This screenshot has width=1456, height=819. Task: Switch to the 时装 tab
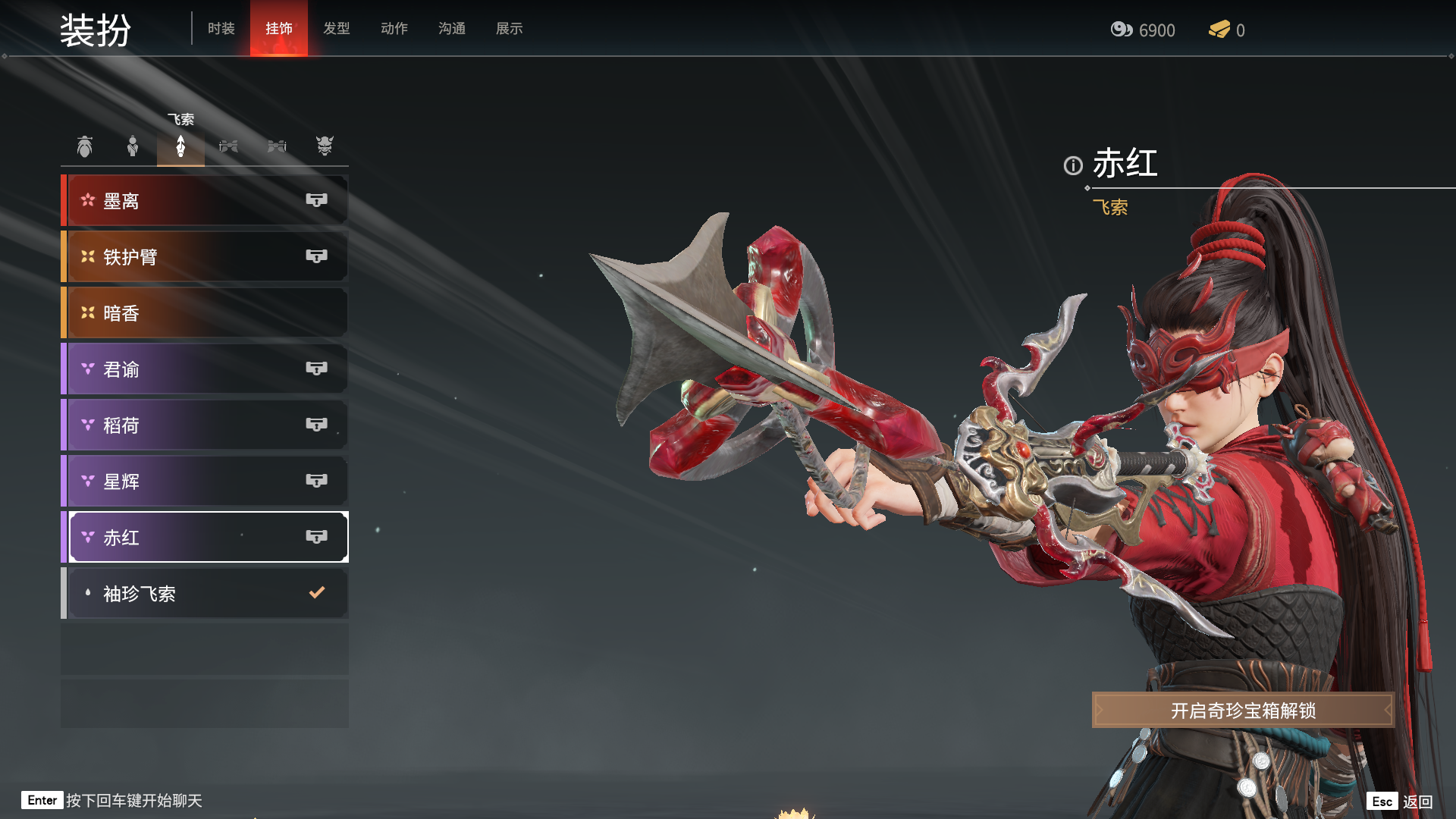[221, 29]
